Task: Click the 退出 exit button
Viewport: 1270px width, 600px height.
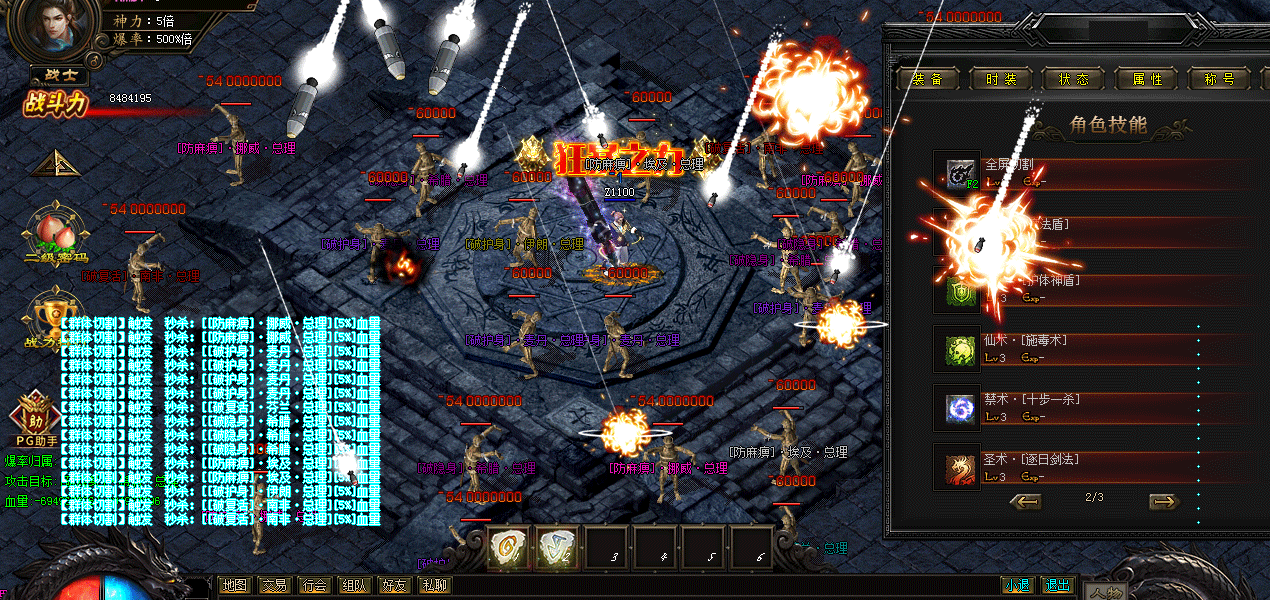Action: (1056, 586)
